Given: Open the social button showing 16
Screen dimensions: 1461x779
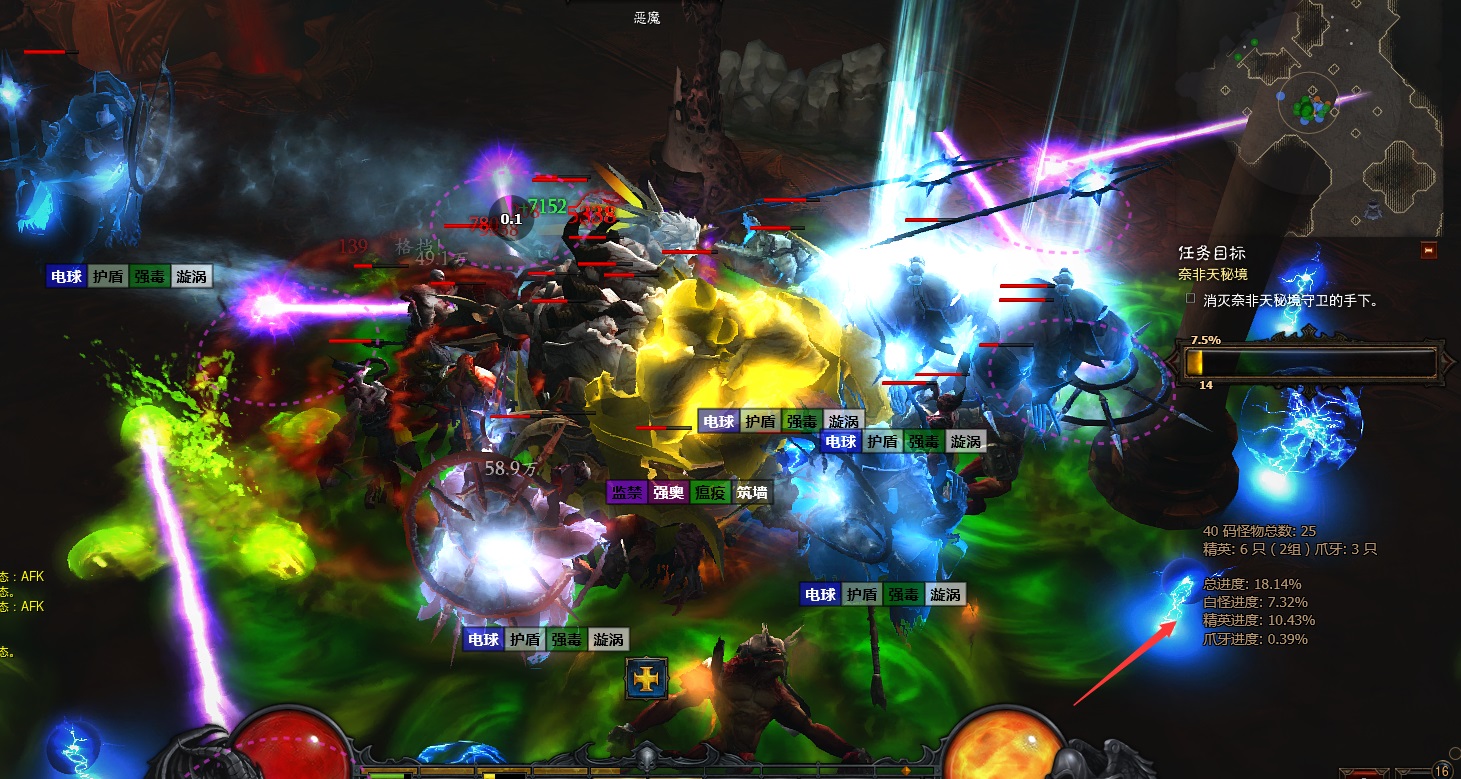Looking at the screenshot, I should tap(1441, 769).
